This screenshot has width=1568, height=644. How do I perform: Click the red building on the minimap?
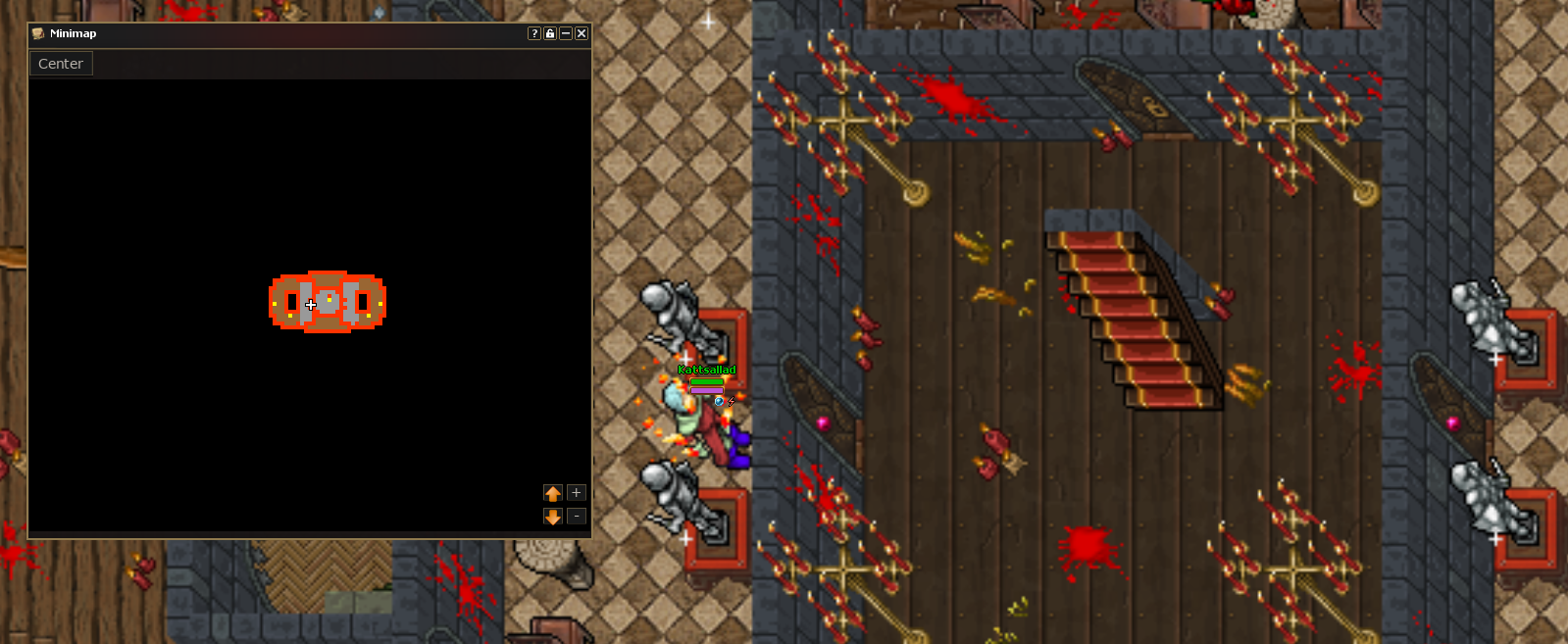point(328,302)
